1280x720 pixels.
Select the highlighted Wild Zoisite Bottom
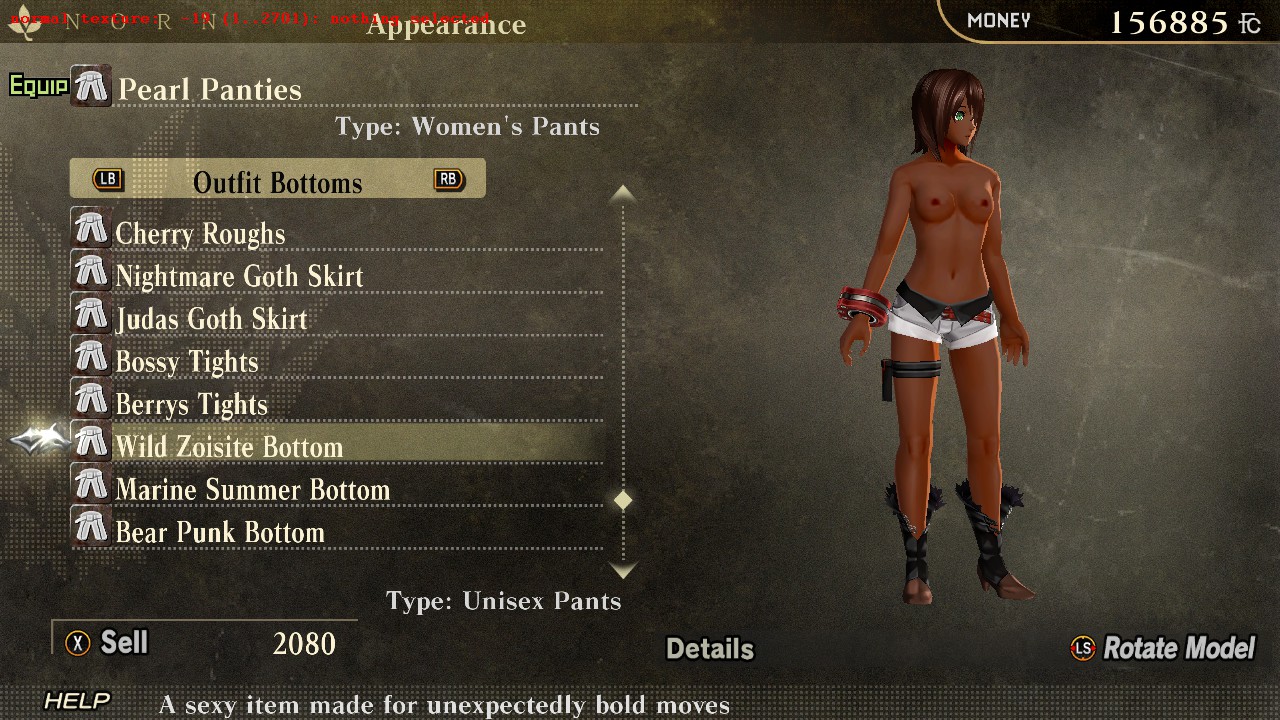coord(229,447)
